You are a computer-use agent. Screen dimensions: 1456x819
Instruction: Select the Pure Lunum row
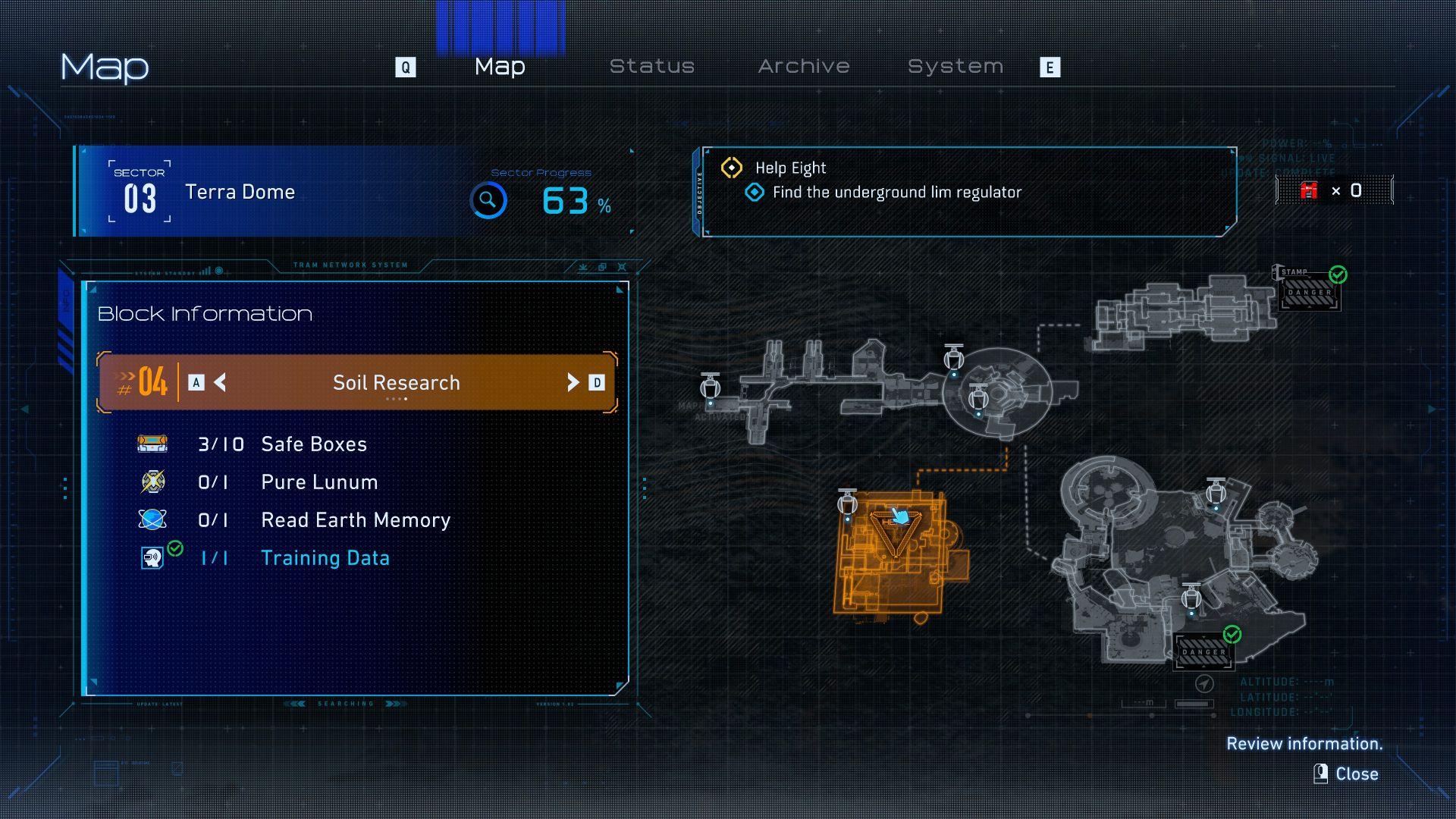pyautogui.click(x=318, y=482)
